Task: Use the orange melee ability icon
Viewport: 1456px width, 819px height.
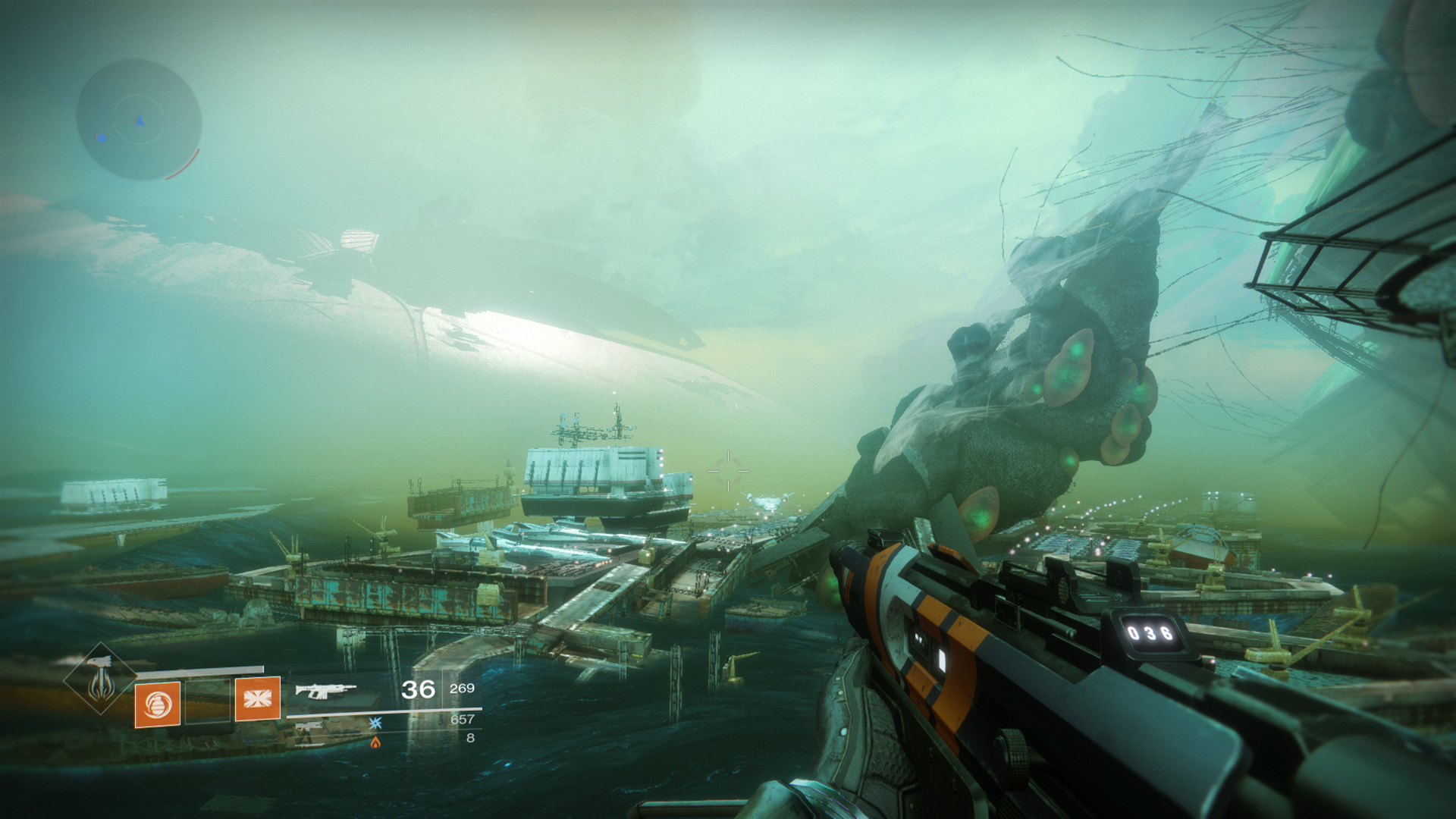Action: 258,698
